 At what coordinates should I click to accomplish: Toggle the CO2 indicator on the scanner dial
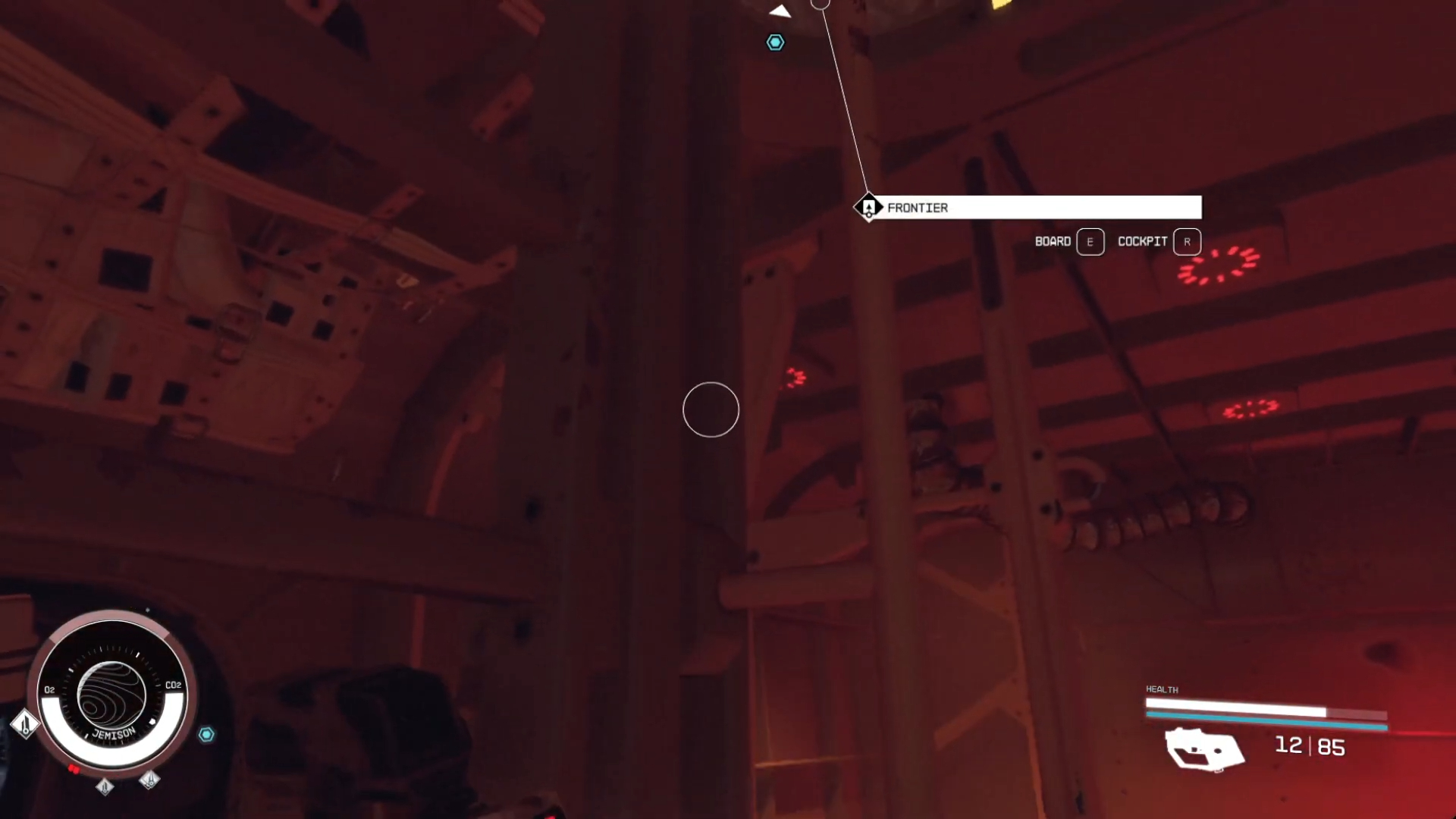(173, 685)
